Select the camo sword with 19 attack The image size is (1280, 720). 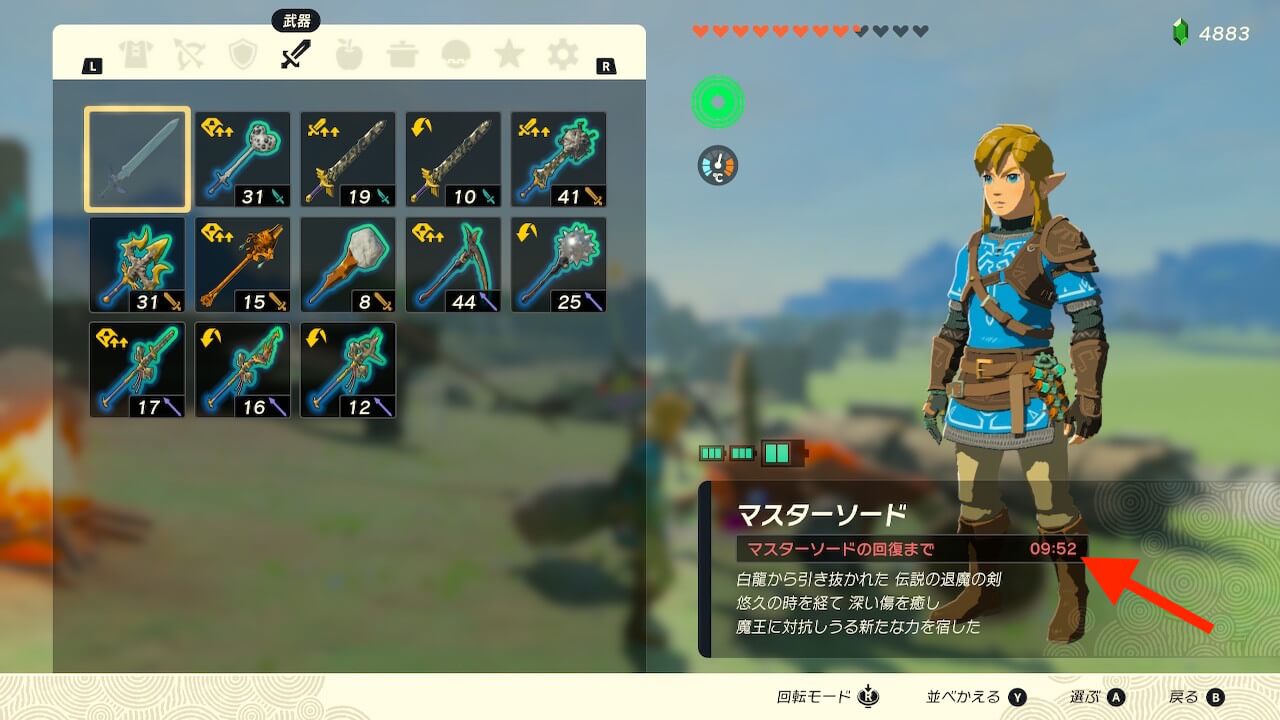pyautogui.click(x=348, y=159)
